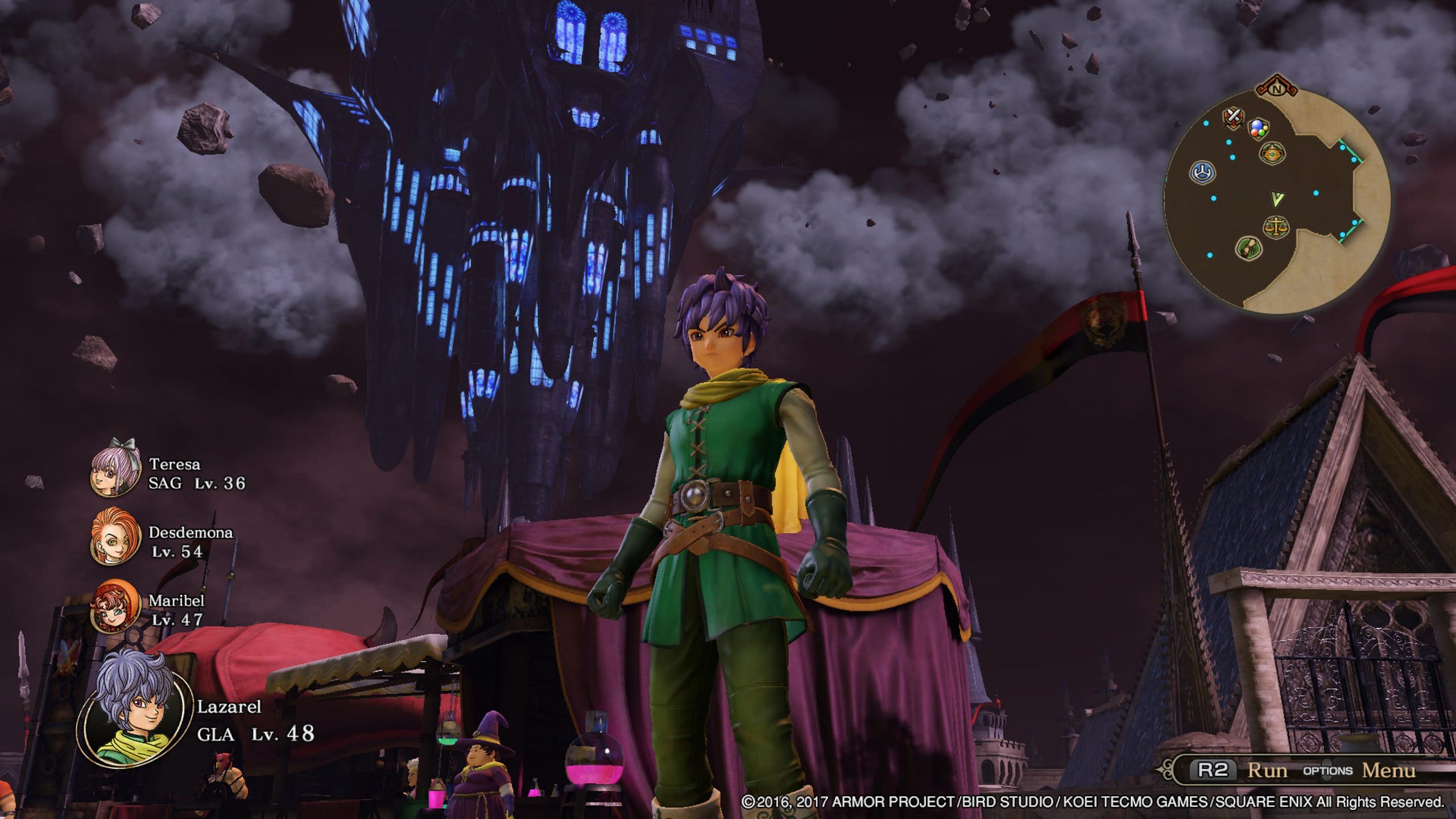Click the Run option label
Image resolution: width=1456 pixels, height=819 pixels.
point(1267,771)
